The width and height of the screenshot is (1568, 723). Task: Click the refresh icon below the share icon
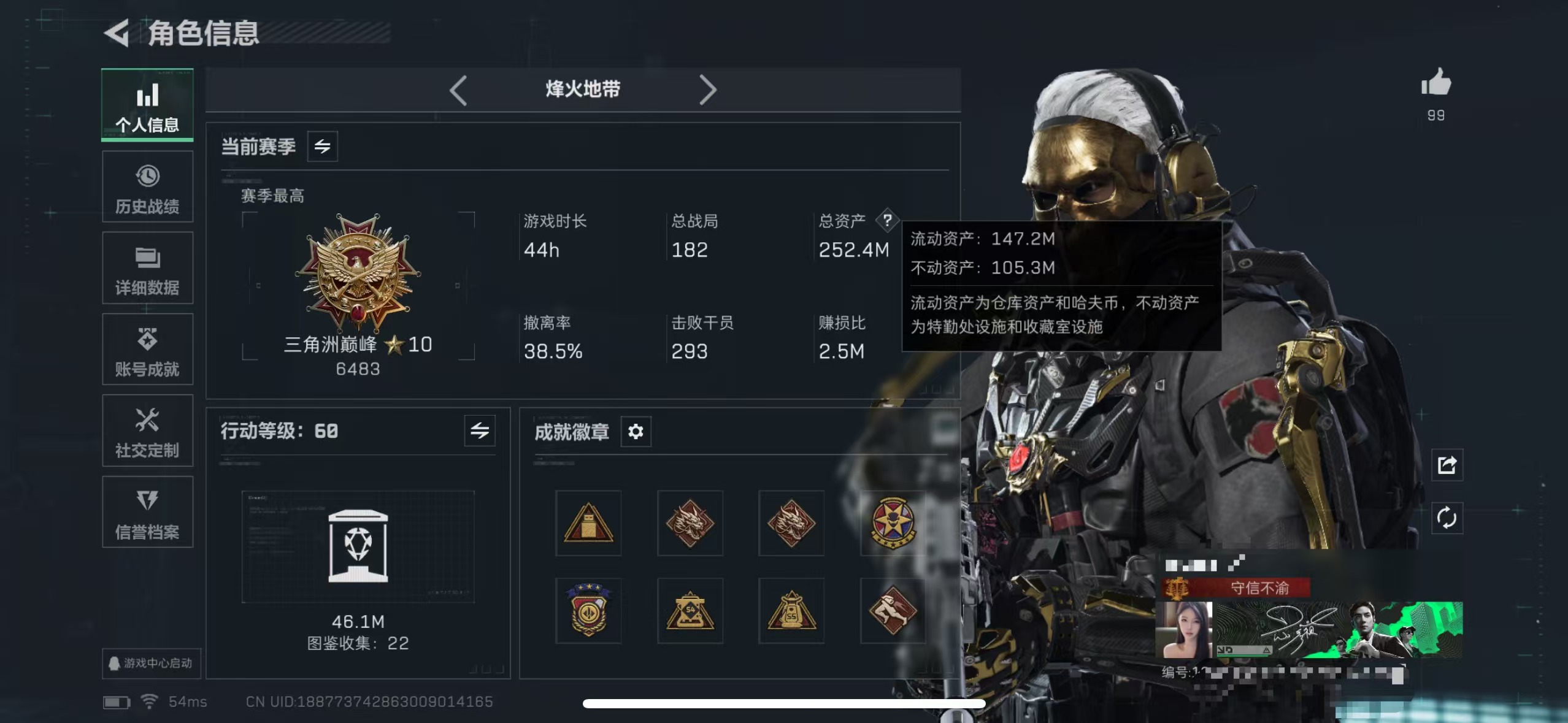pyautogui.click(x=1448, y=518)
